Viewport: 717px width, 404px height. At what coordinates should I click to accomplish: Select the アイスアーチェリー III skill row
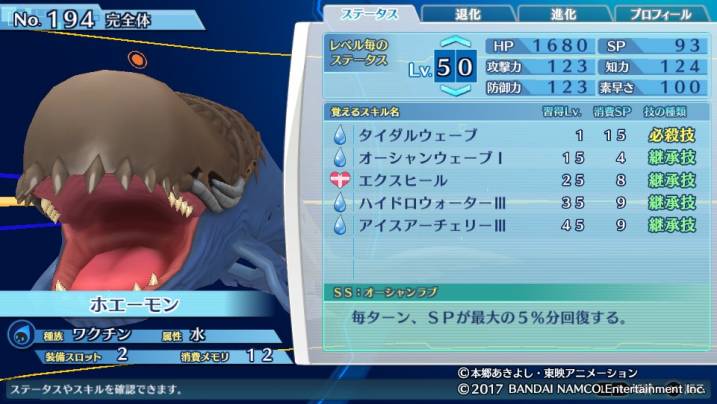coord(514,225)
